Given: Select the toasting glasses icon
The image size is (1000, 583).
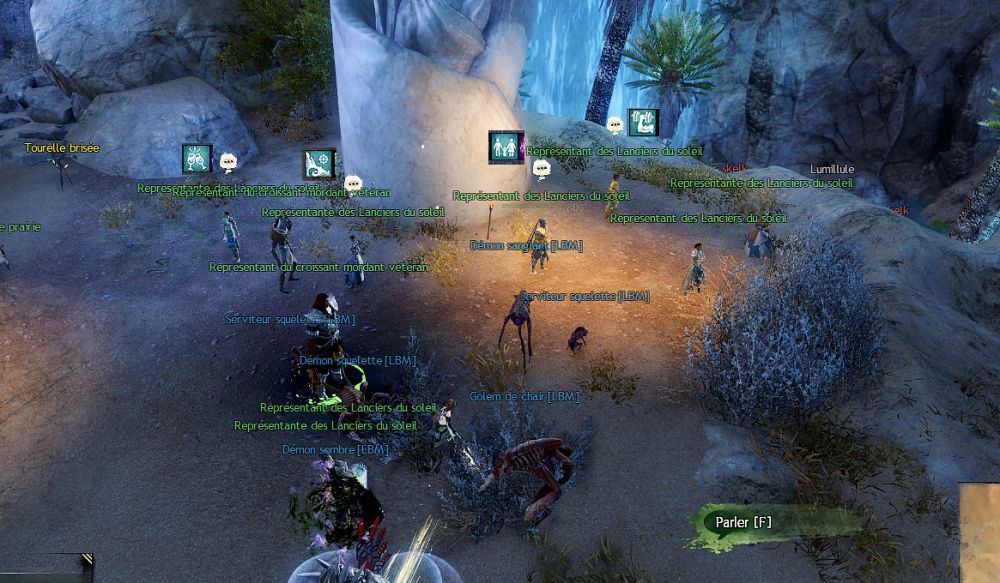Looking at the screenshot, I should [197, 158].
